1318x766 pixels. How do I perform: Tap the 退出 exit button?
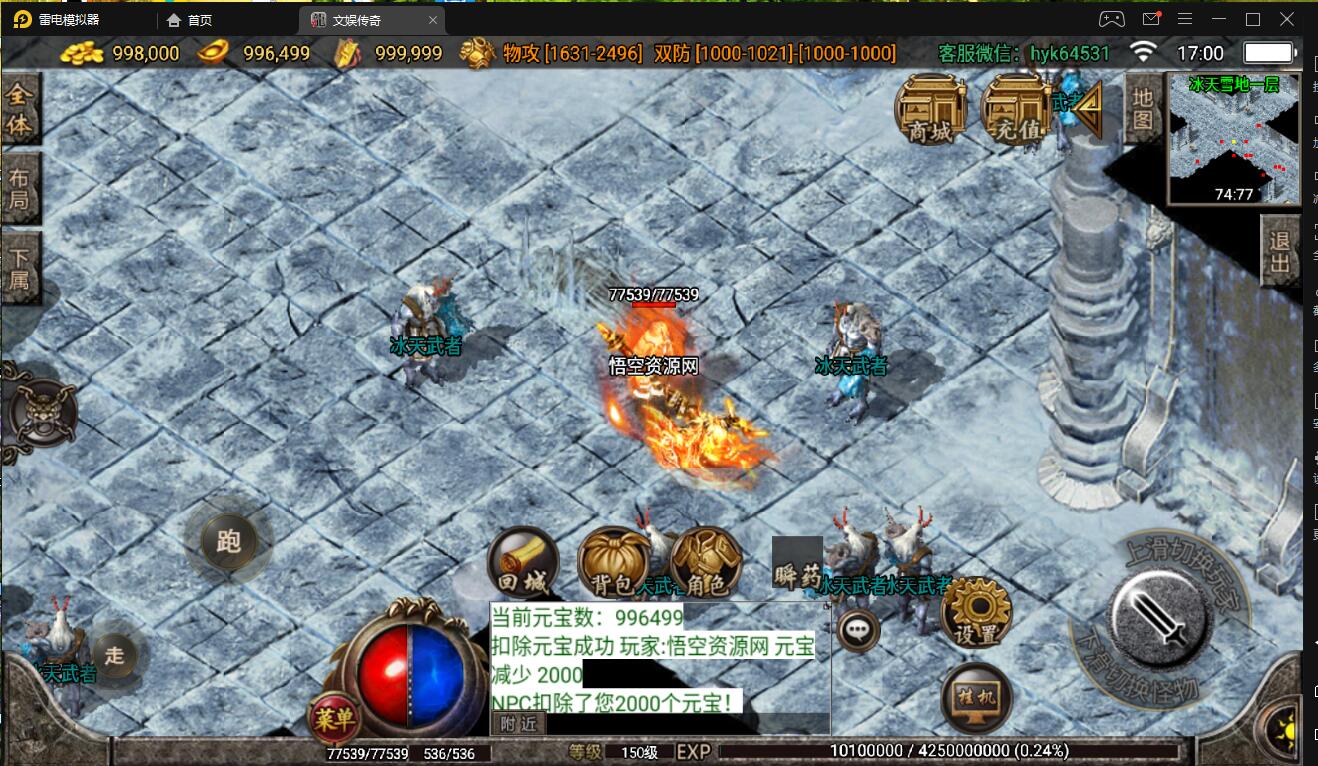point(1279,252)
